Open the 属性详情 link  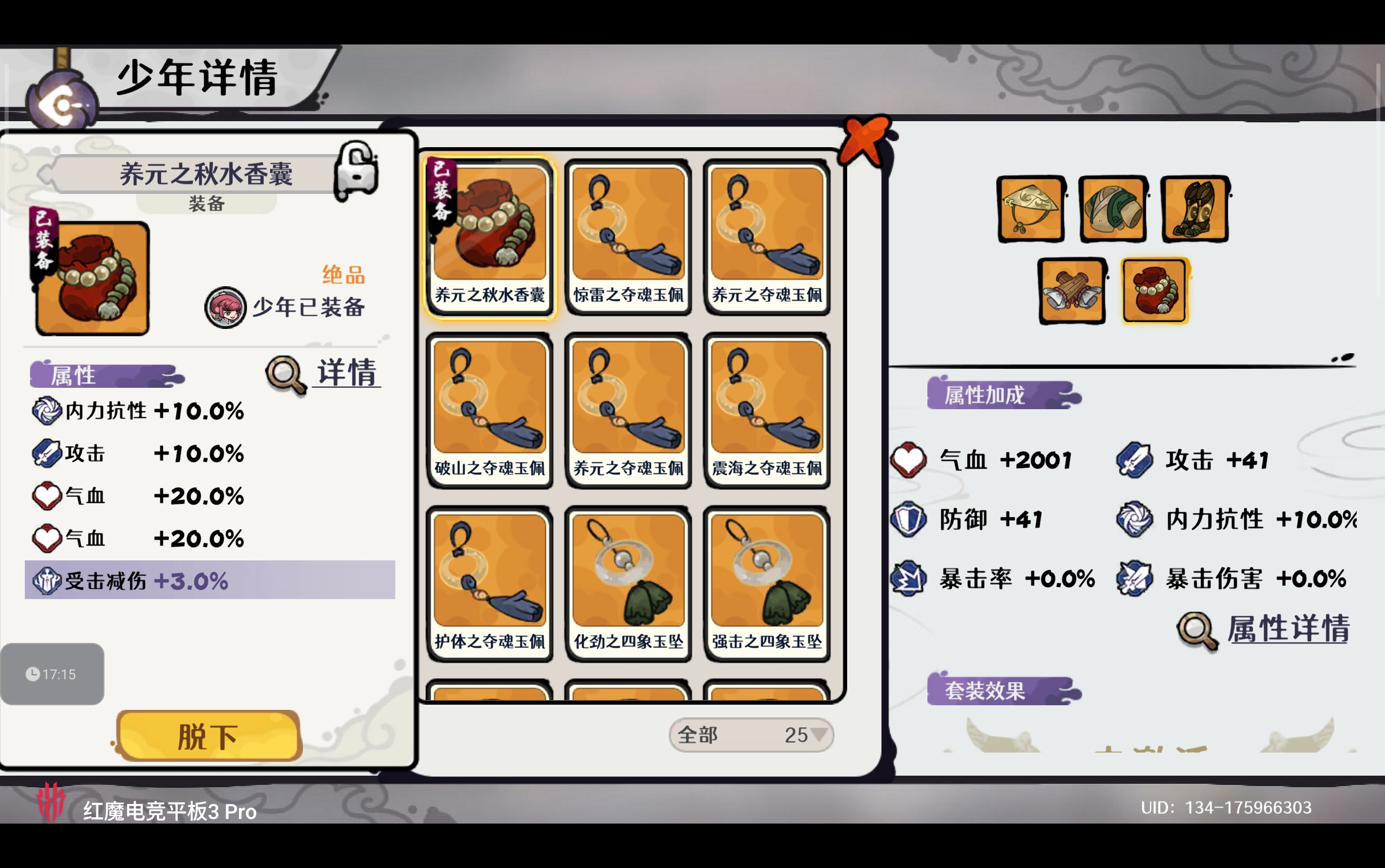click(1264, 629)
